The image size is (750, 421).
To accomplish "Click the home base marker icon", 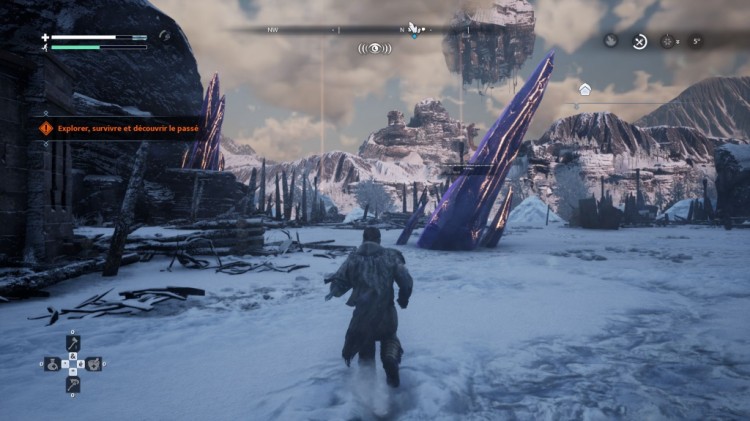I will pos(585,89).
